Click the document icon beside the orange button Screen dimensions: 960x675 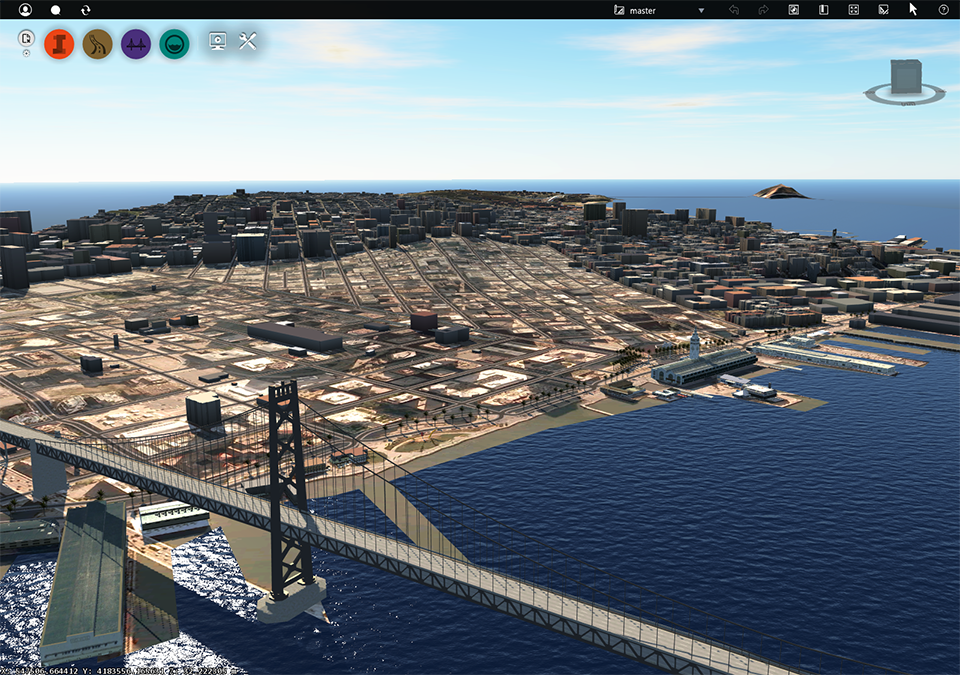point(27,40)
